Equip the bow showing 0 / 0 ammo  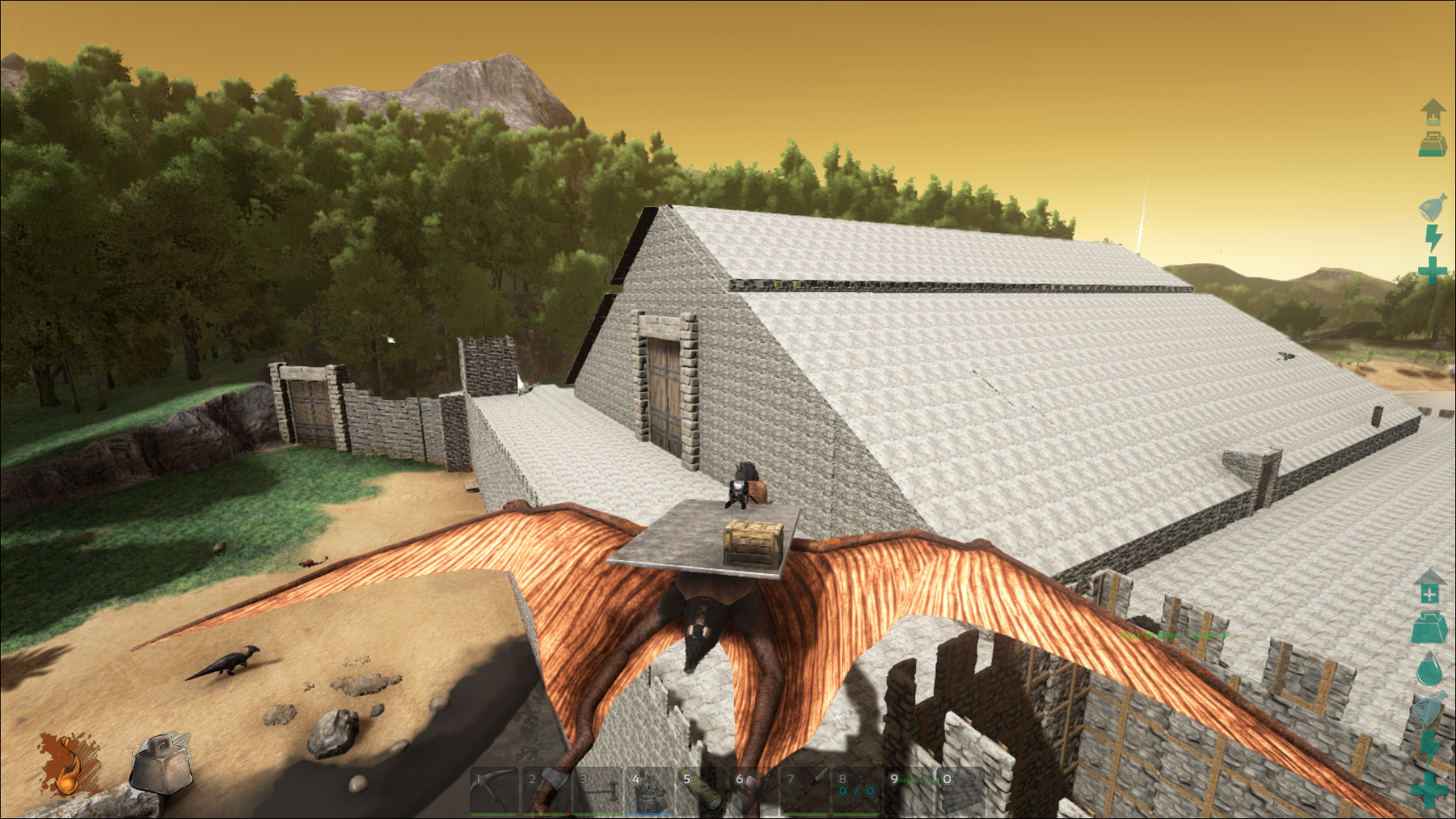click(857, 791)
